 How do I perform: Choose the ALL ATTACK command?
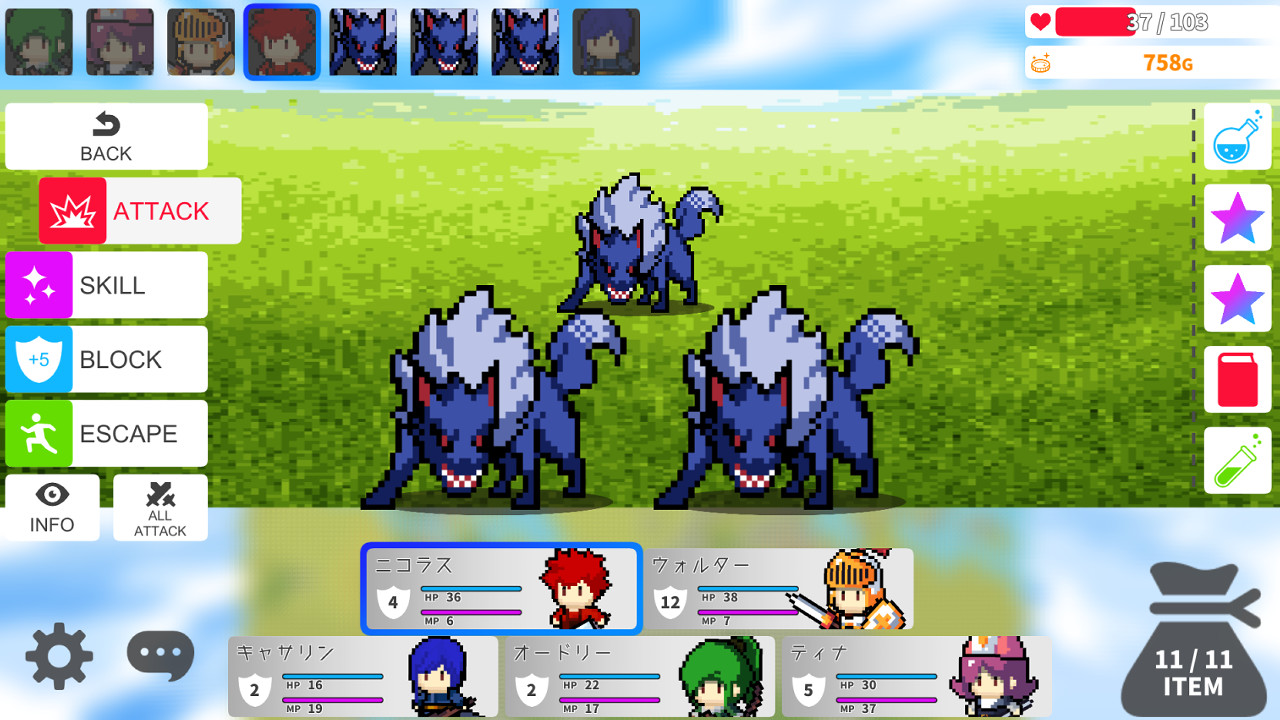click(x=160, y=508)
